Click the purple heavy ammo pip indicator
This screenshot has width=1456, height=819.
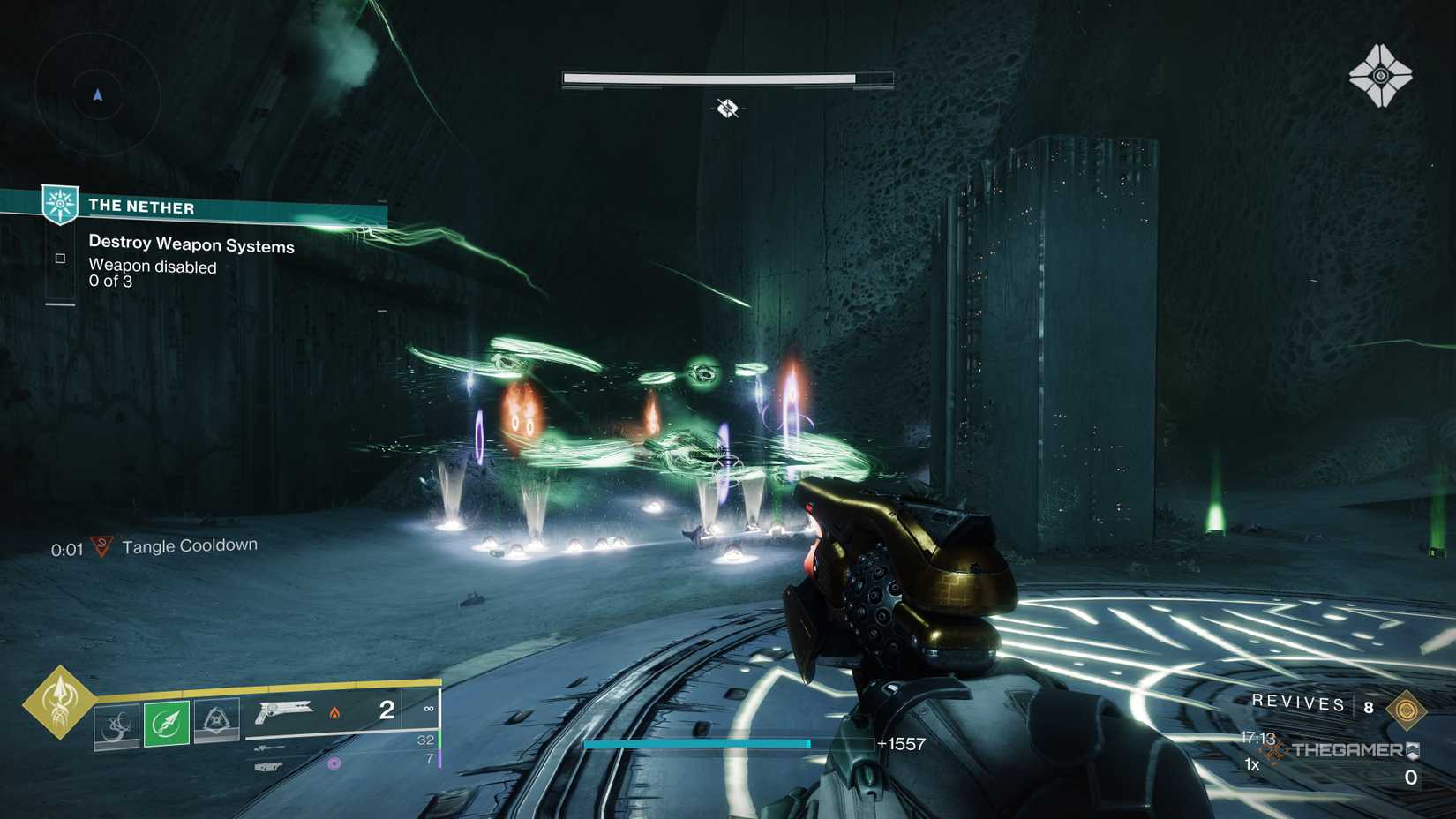point(334,763)
